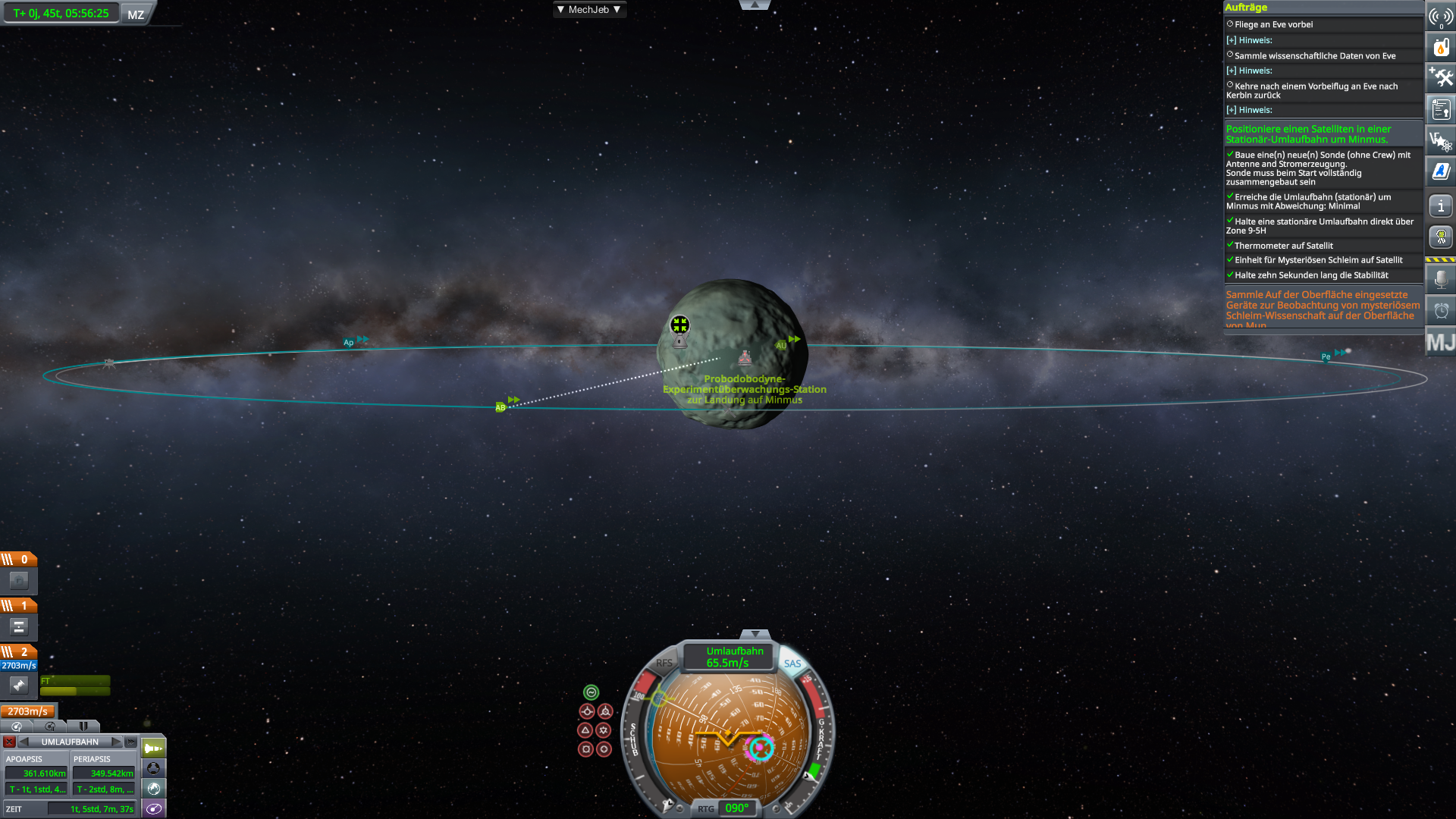The height and width of the screenshot is (819, 1456).
Task: Open the info 'i' toolbar button
Action: coord(1441,206)
